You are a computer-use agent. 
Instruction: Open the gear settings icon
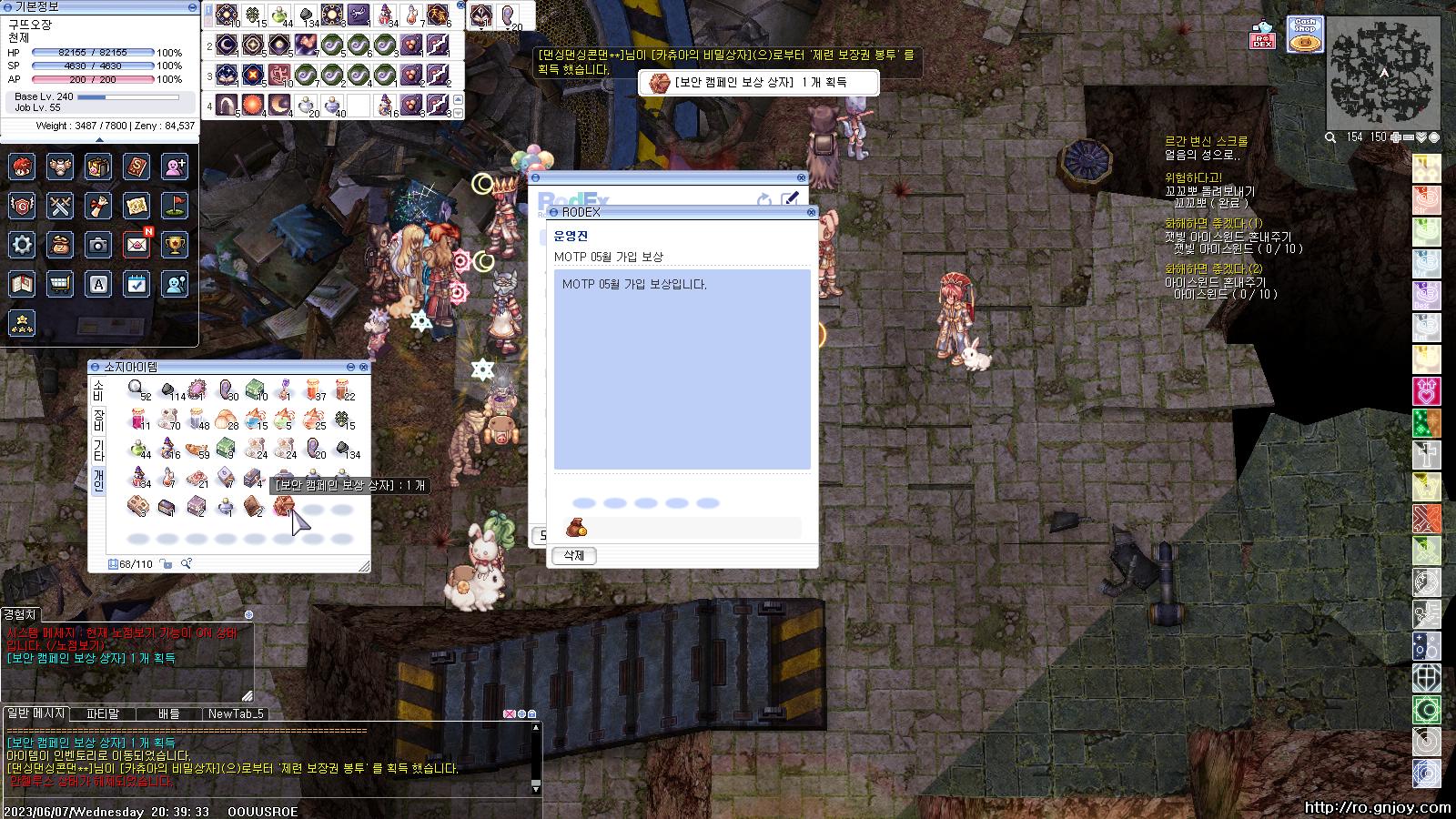click(22, 244)
